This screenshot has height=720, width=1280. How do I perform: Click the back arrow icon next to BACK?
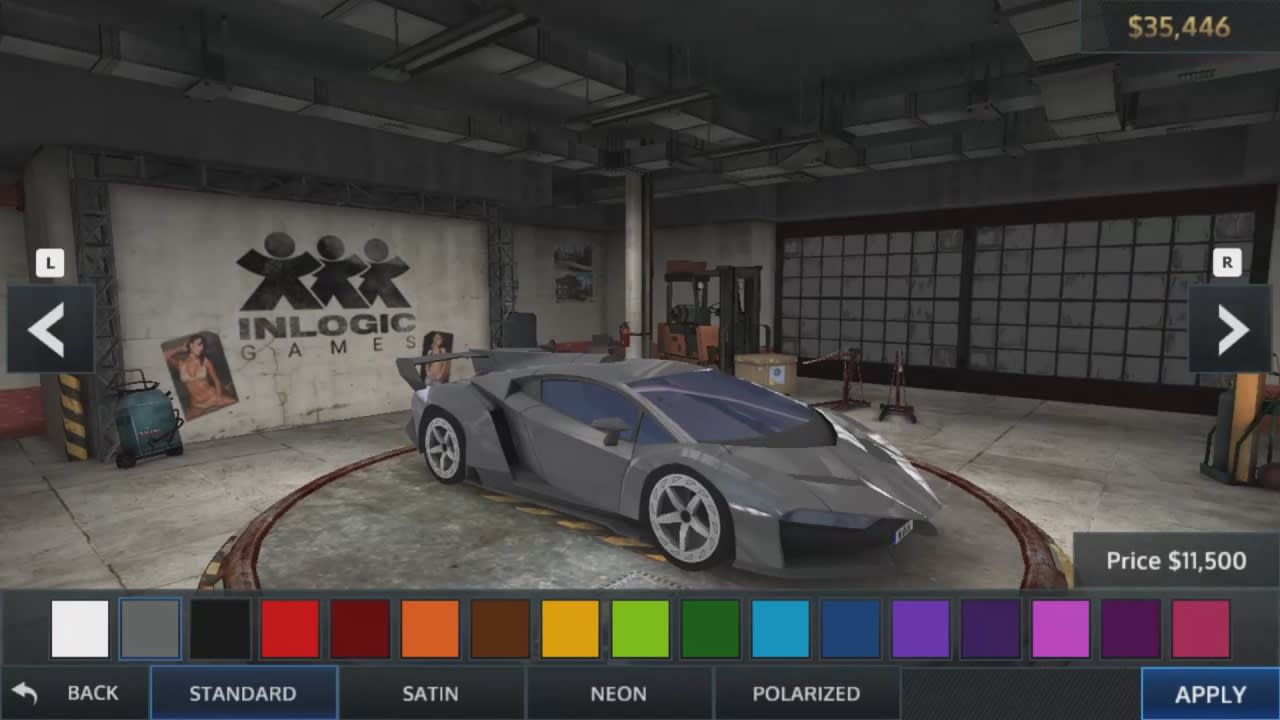pyautogui.click(x=24, y=692)
